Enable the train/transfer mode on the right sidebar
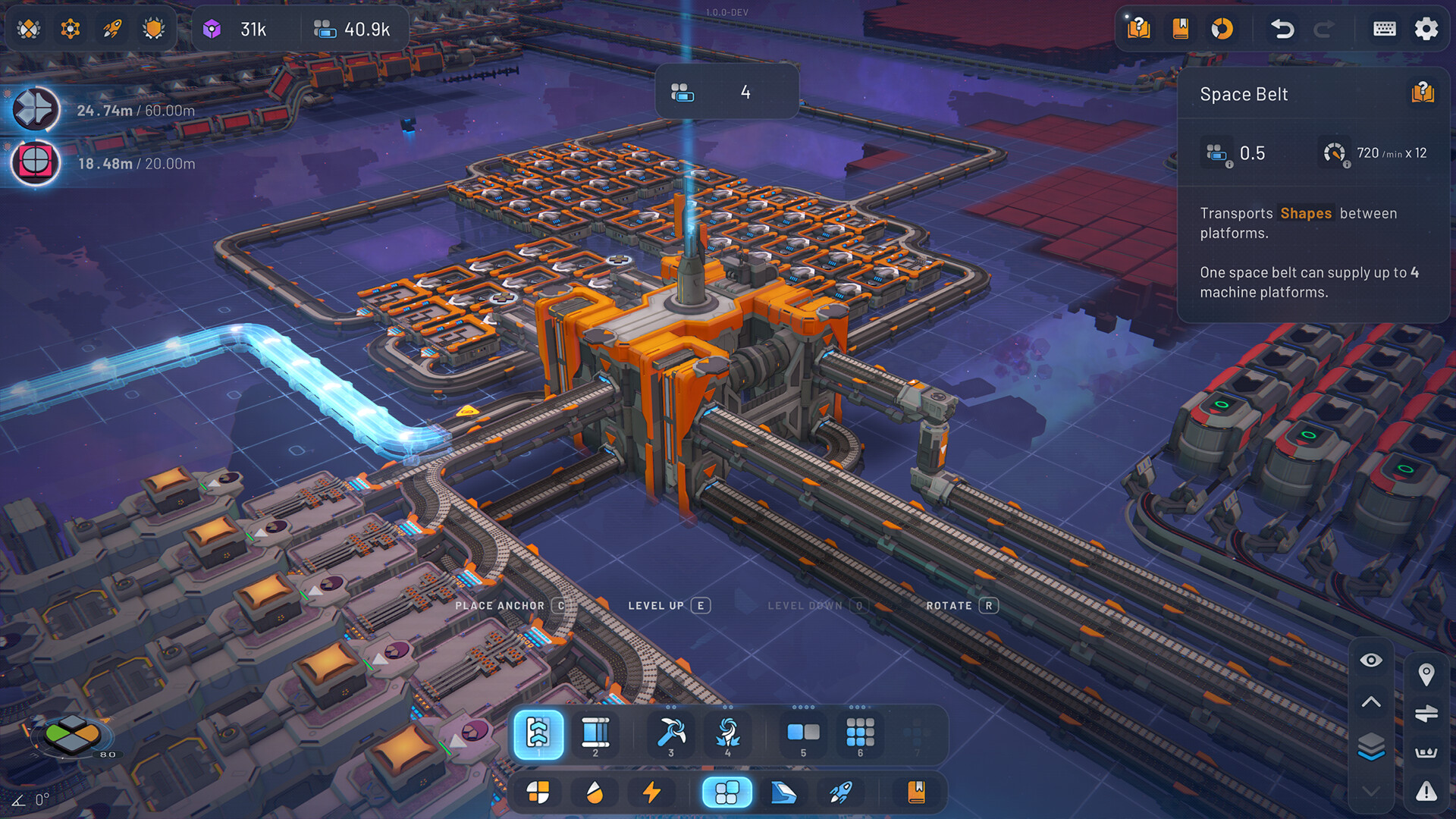The image size is (1456, 819). pos(1427,713)
